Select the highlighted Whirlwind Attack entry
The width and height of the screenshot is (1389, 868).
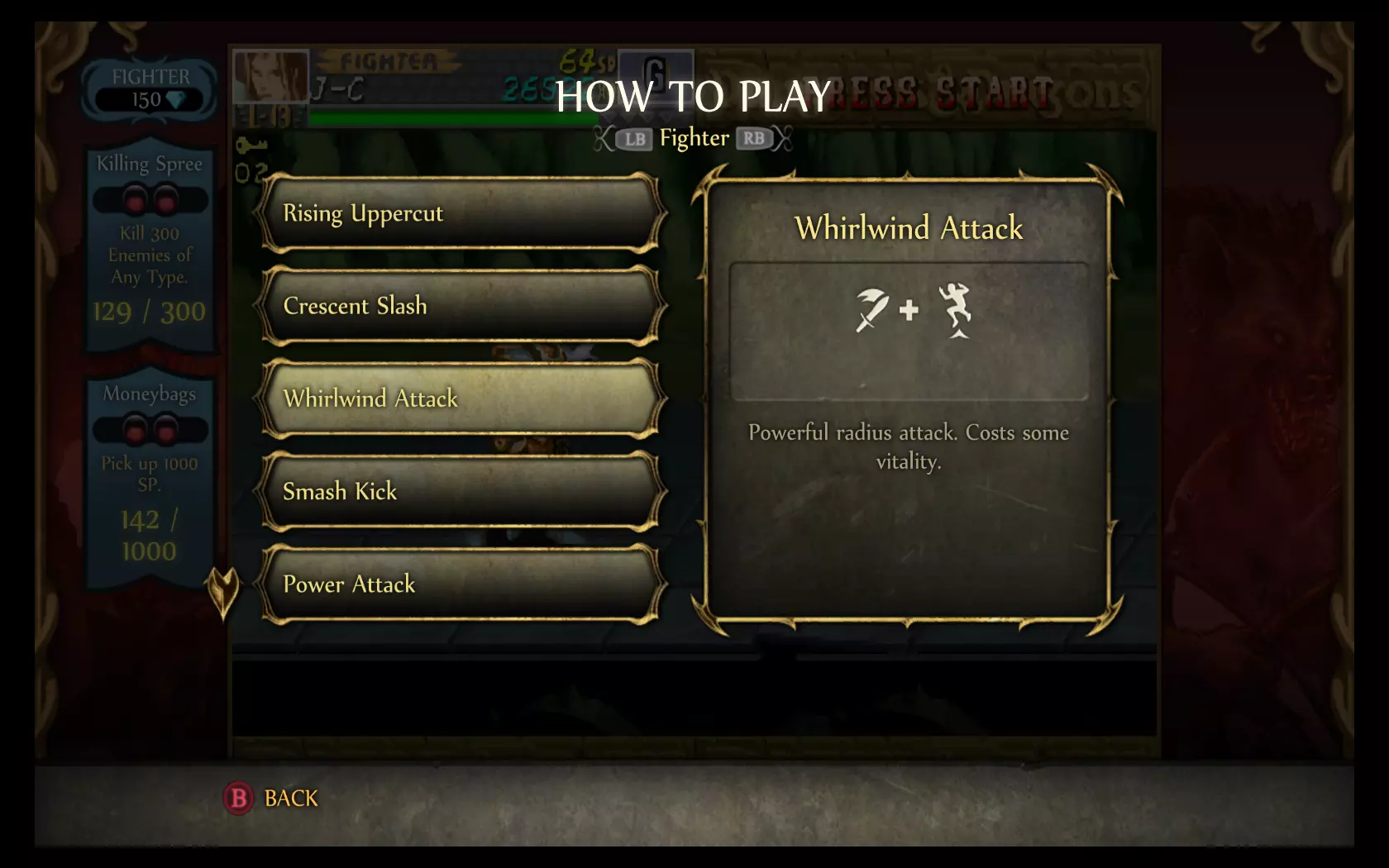pos(461,398)
